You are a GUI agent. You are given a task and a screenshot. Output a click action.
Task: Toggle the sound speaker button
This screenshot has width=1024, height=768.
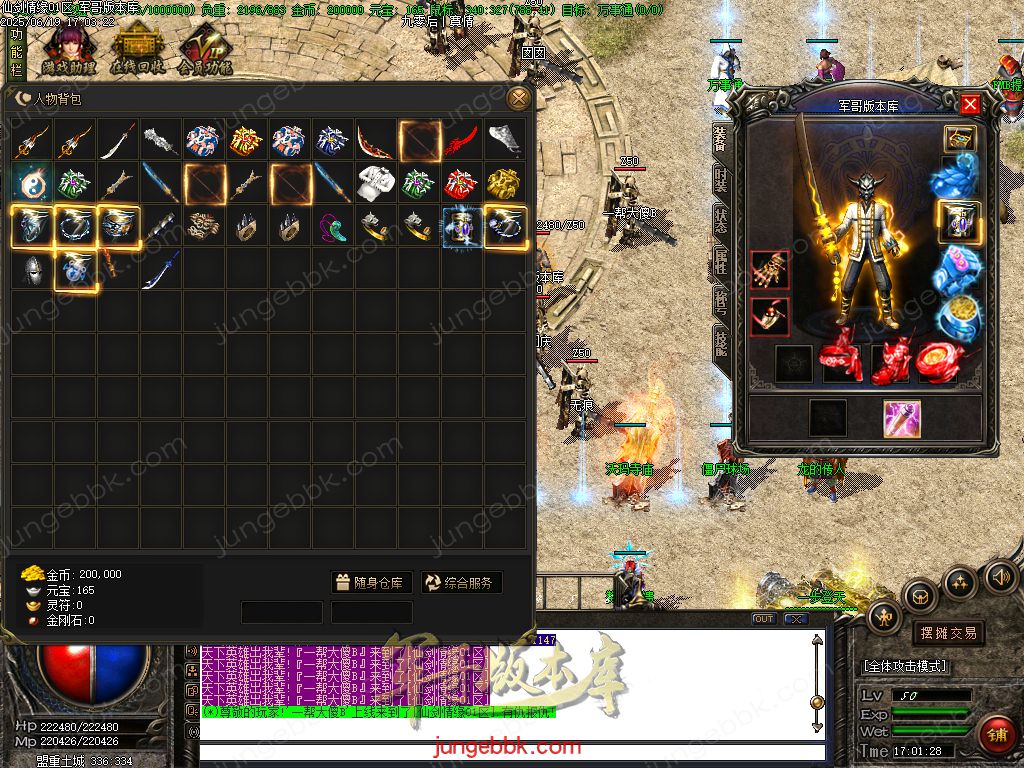click(x=1000, y=577)
